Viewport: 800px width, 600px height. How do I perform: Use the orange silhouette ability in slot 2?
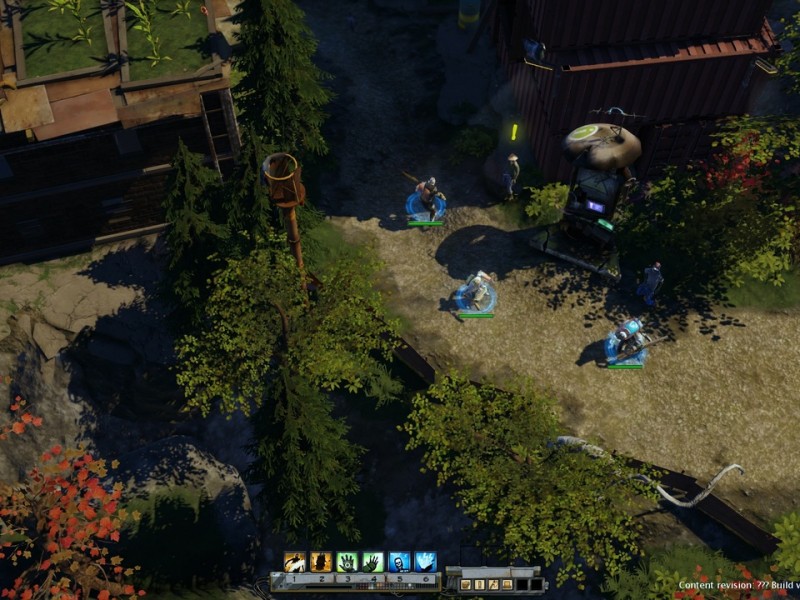tap(320, 562)
